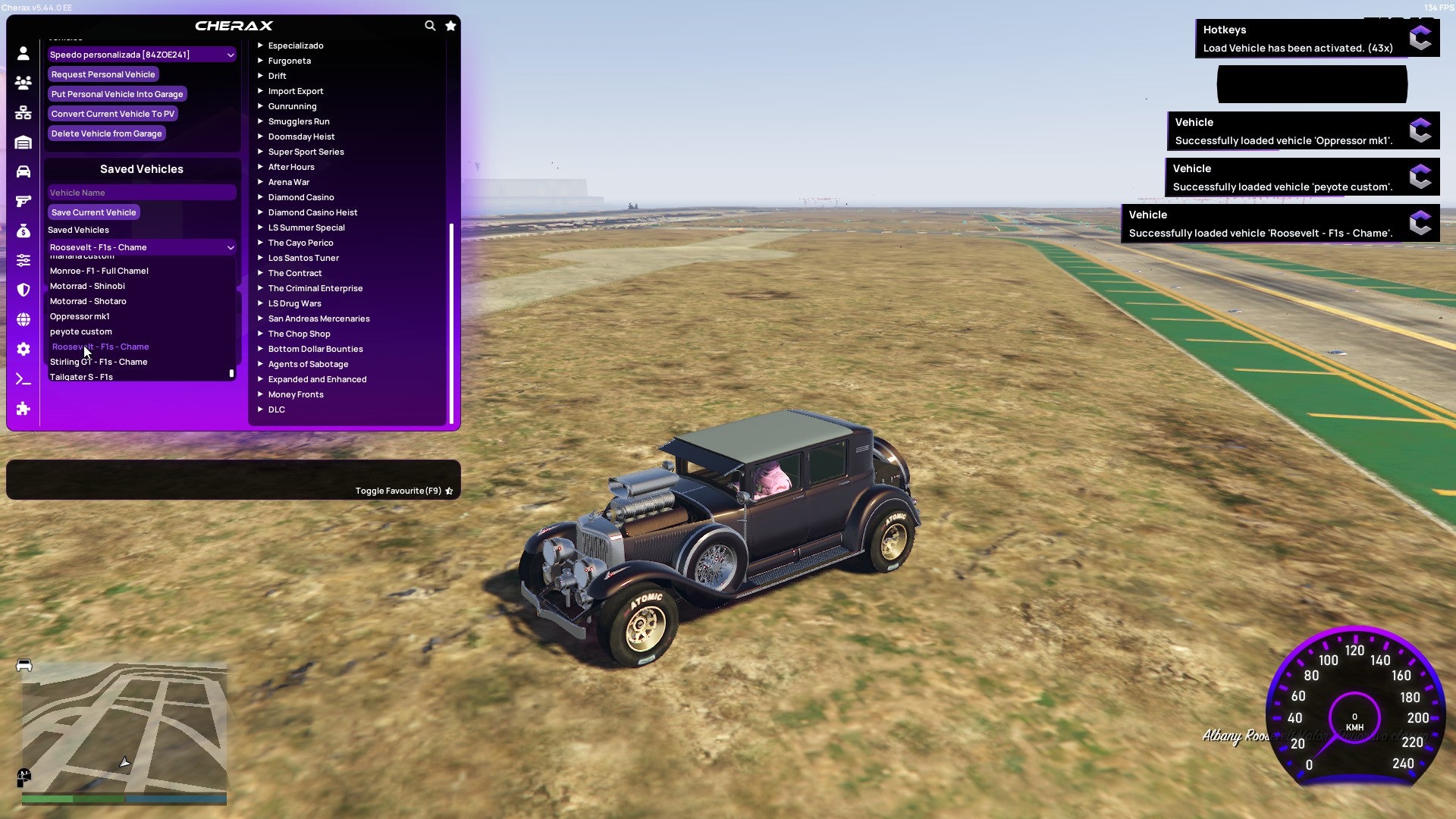The width and height of the screenshot is (1456, 819).
Task: Click Save Current Vehicle
Action: coord(93,212)
